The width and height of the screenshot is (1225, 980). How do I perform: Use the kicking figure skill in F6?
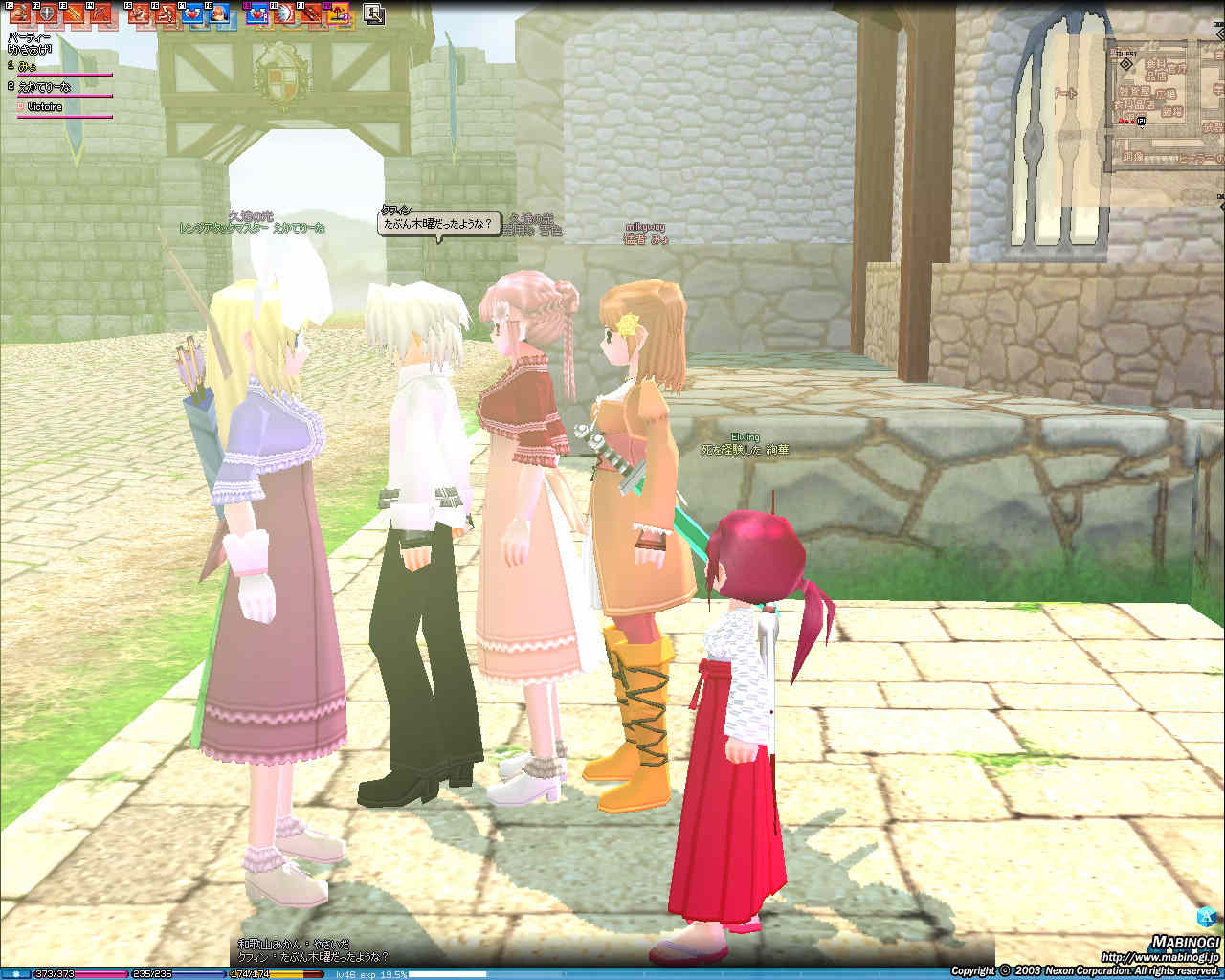pyautogui.click(x=166, y=13)
